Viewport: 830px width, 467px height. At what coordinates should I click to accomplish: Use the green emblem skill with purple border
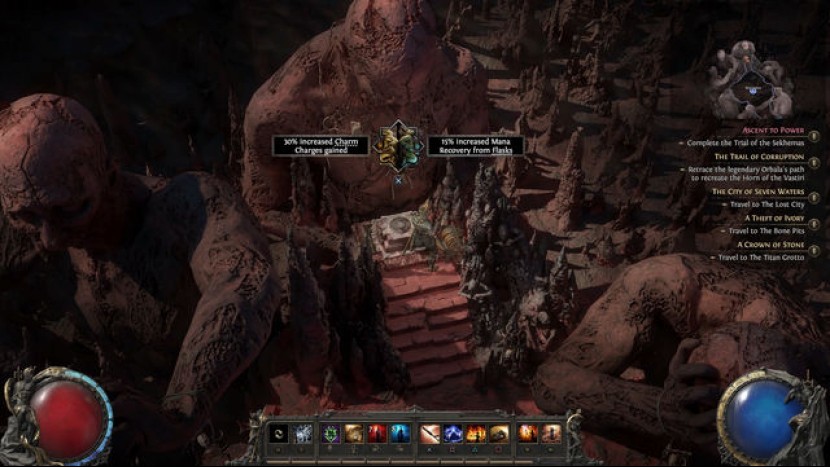tap(330, 433)
